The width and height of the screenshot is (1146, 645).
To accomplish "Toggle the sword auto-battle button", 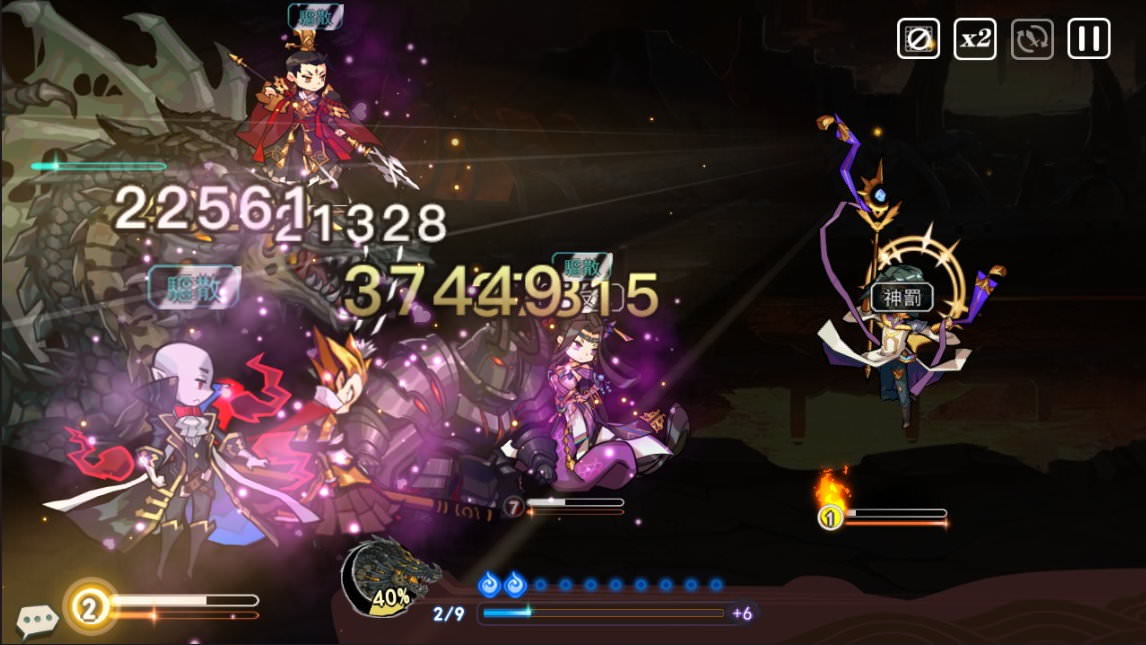I will click(1032, 39).
